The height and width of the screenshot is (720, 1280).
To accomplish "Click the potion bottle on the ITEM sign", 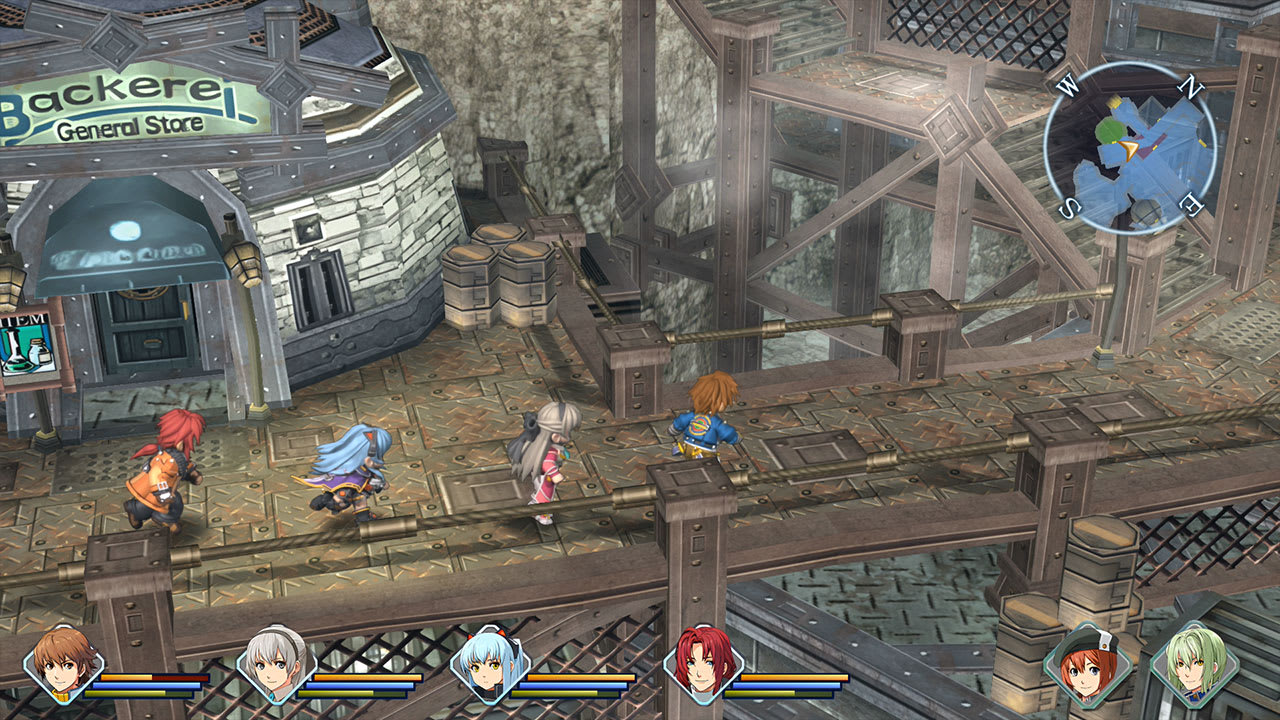I will coord(40,352).
